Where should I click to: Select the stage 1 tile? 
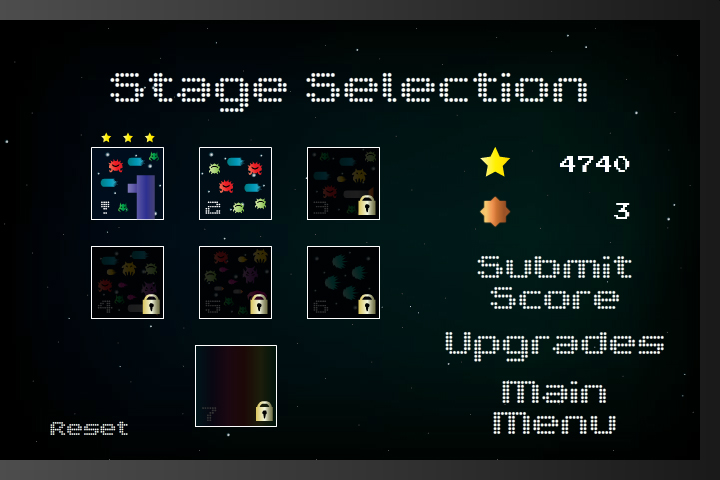(127, 183)
